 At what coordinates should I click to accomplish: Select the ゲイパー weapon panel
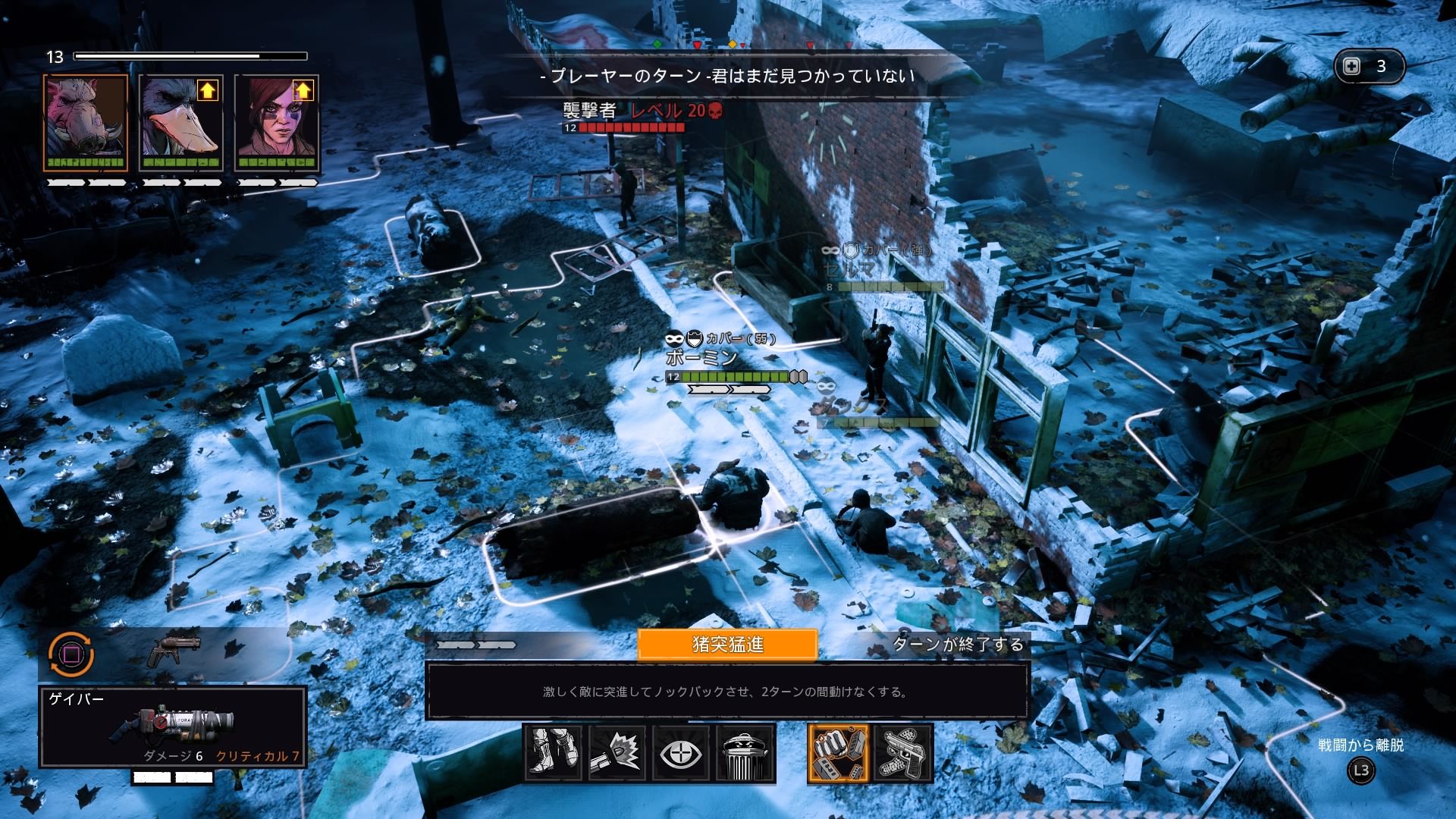click(x=173, y=726)
